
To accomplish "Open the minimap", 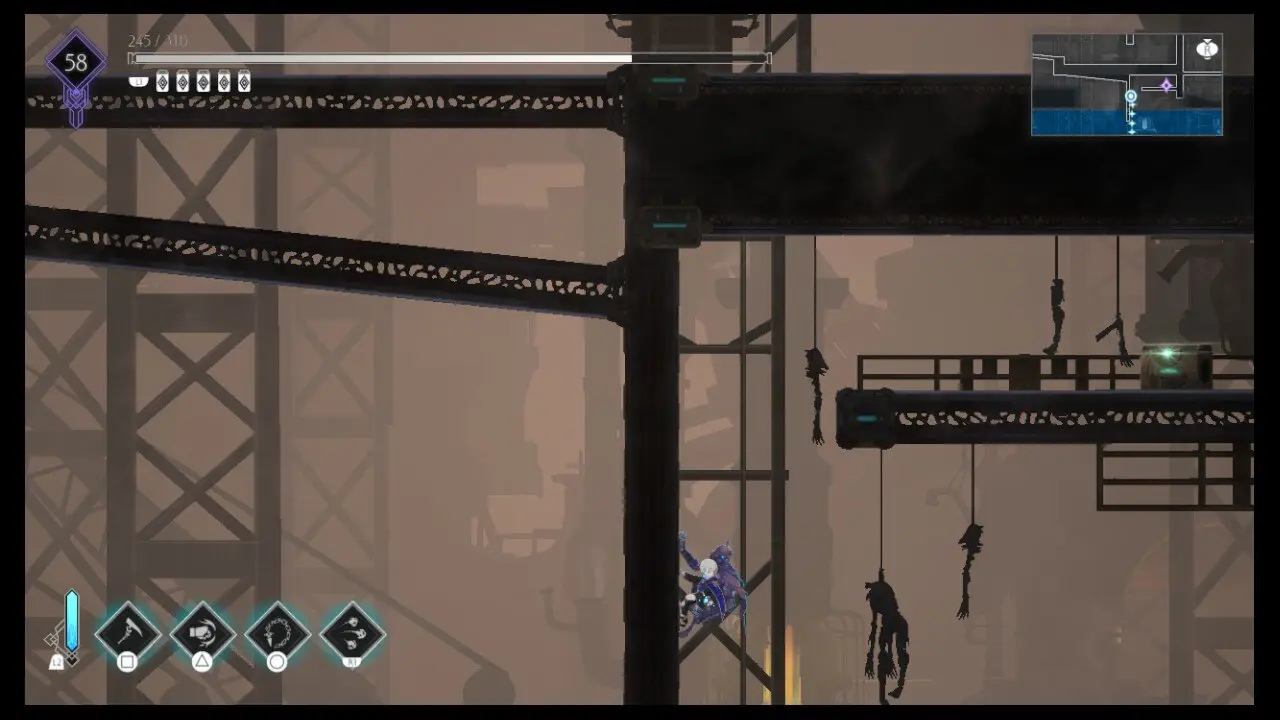I will tap(1126, 85).
